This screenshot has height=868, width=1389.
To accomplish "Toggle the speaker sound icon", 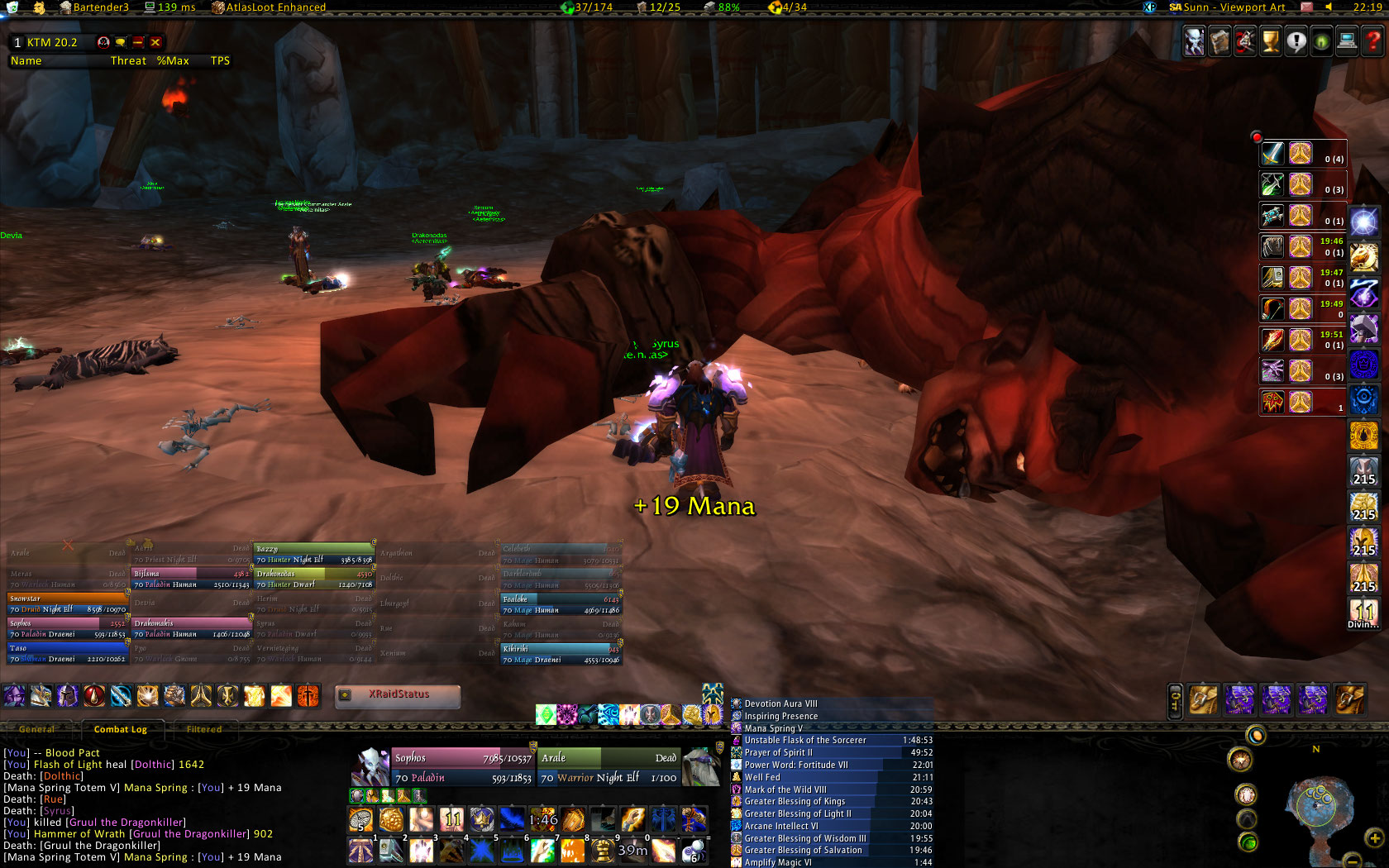I will pyautogui.click(x=1329, y=7).
